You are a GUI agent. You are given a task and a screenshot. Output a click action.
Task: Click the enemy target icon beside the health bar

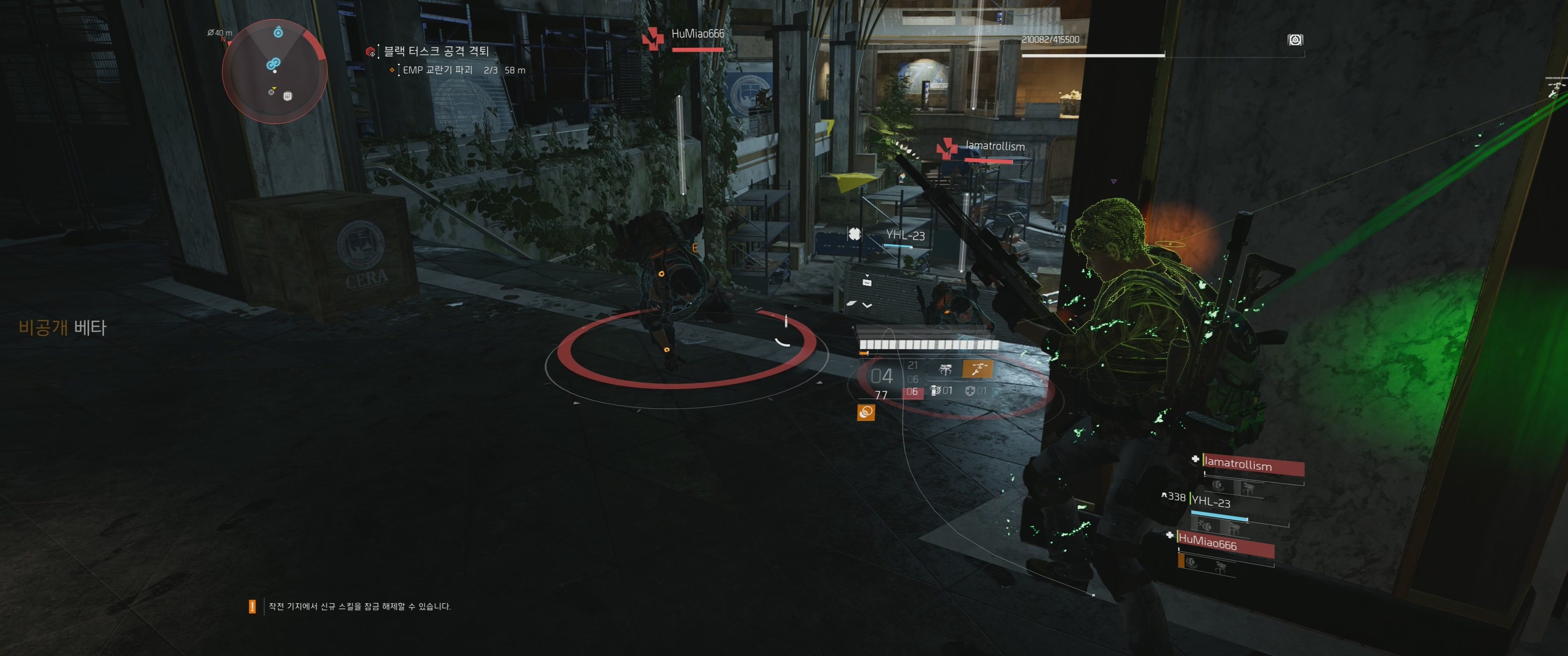click(1295, 40)
